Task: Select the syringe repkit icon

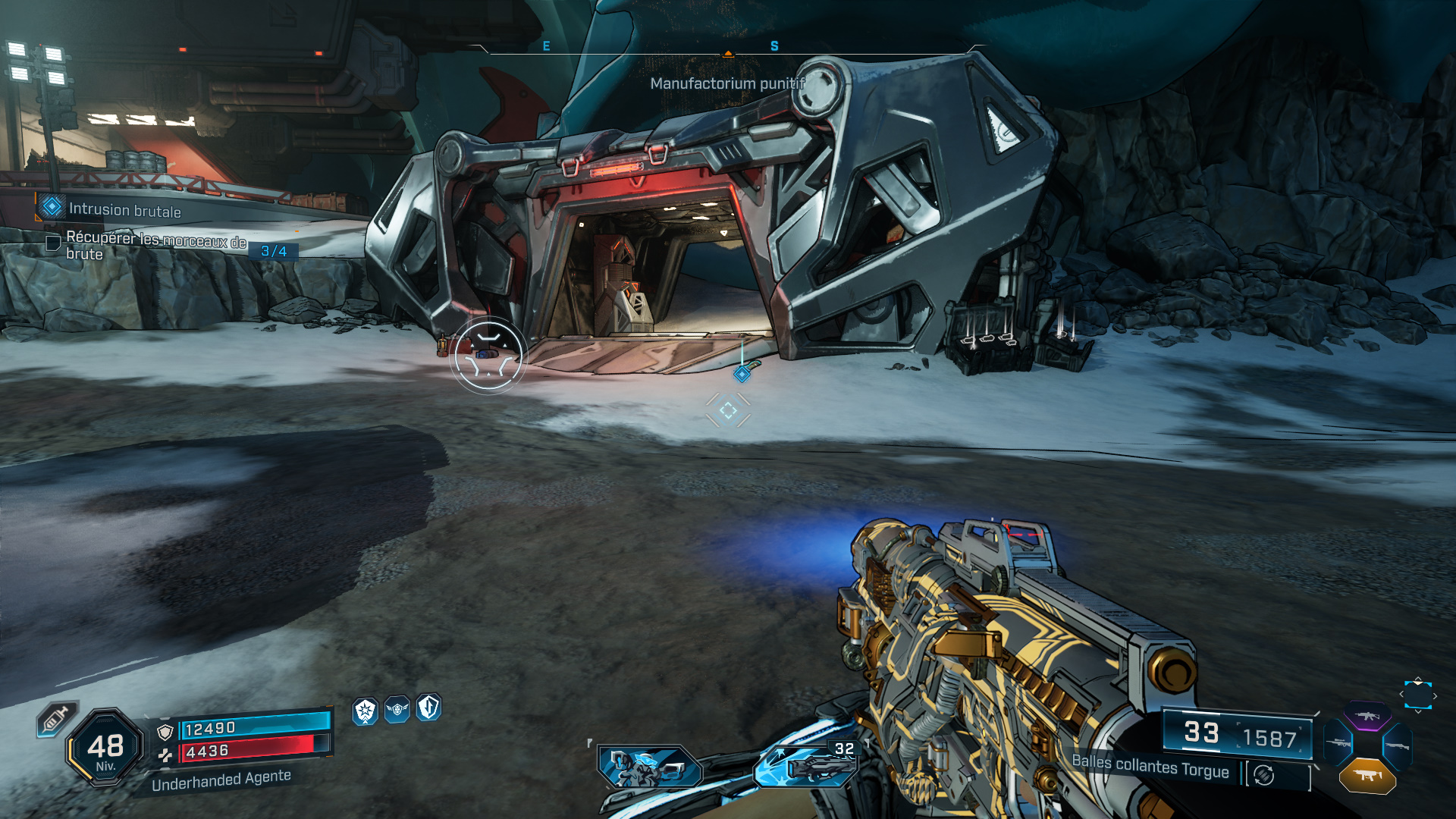Action: pyautogui.click(x=56, y=719)
